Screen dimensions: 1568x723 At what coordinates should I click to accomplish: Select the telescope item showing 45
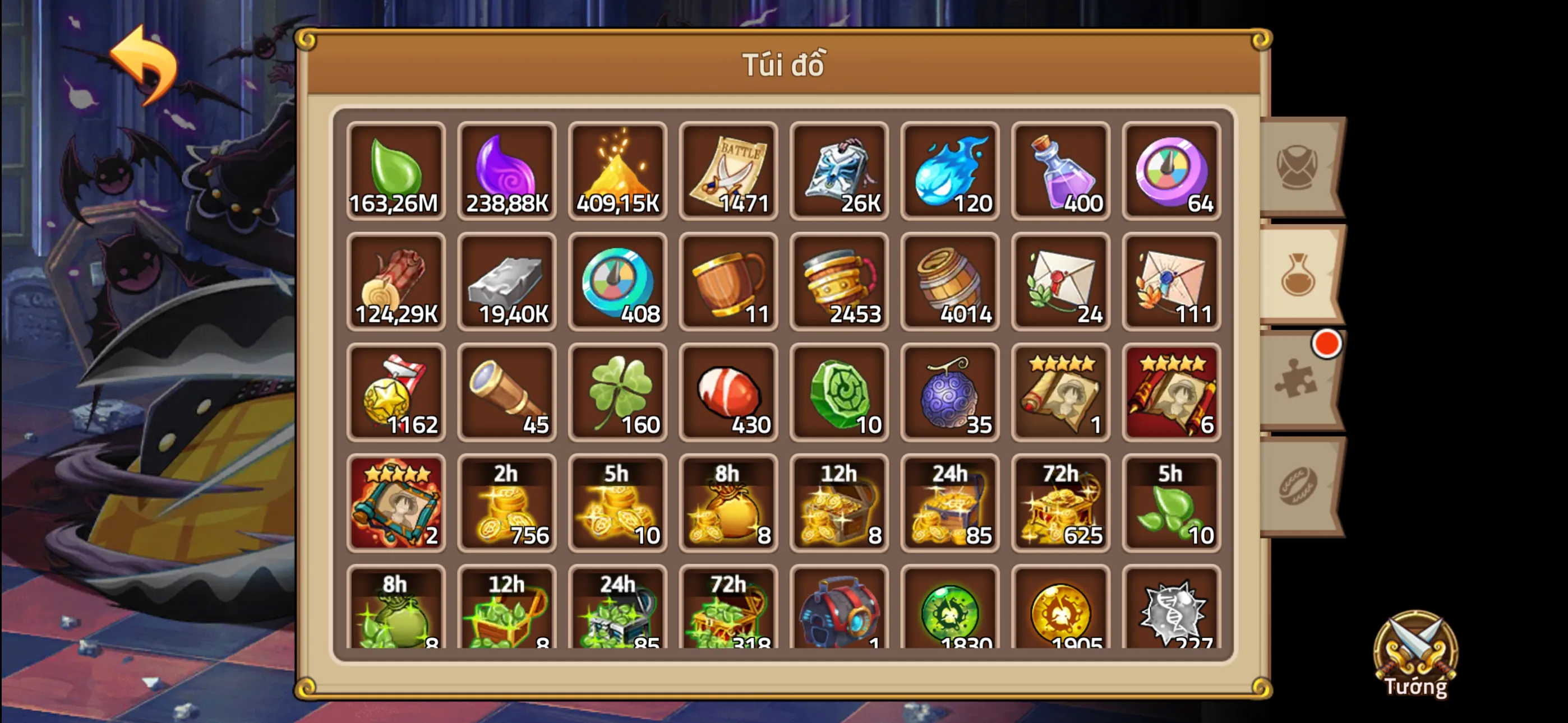coord(507,392)
